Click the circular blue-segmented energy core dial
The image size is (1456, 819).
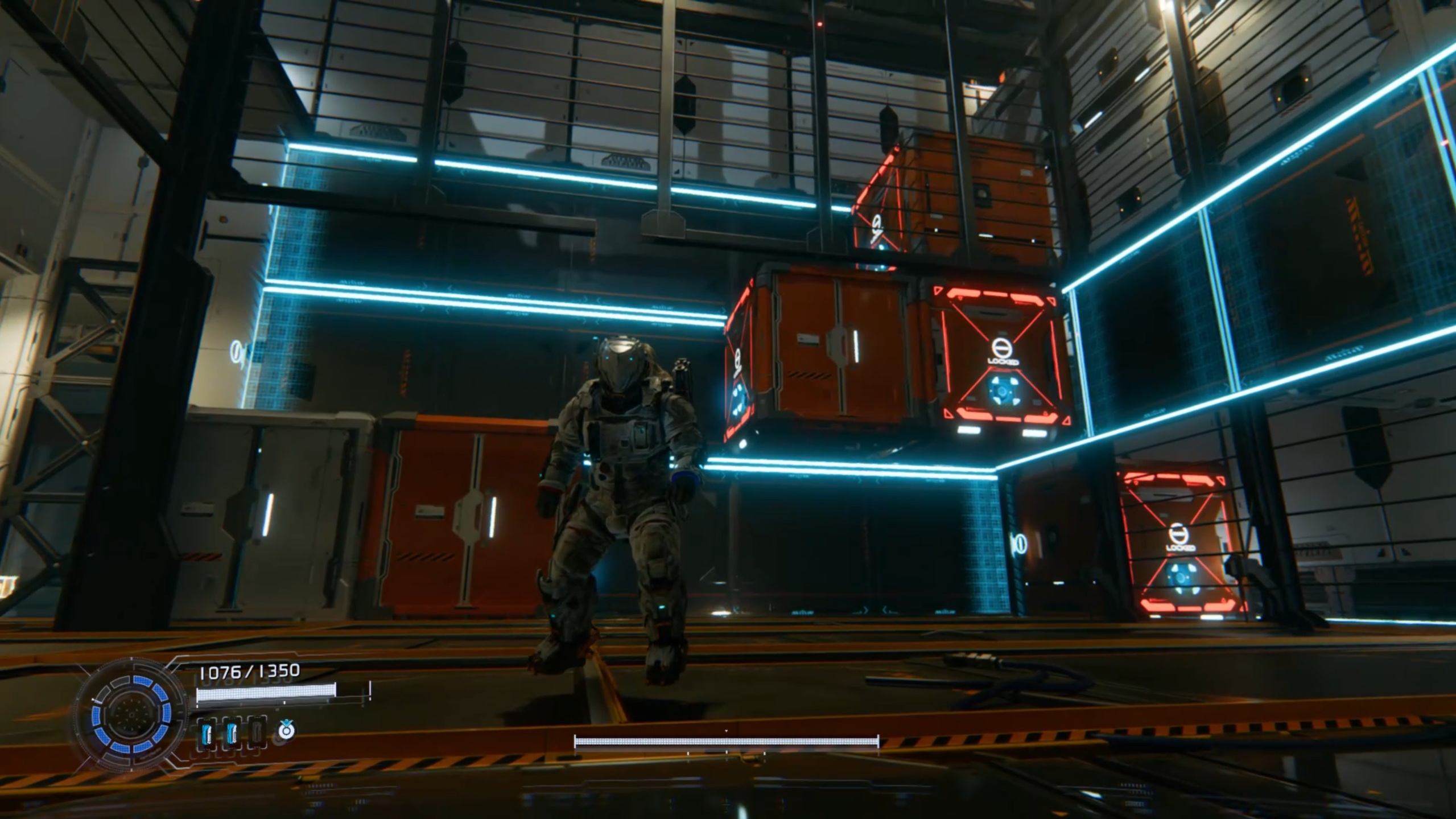131,713
